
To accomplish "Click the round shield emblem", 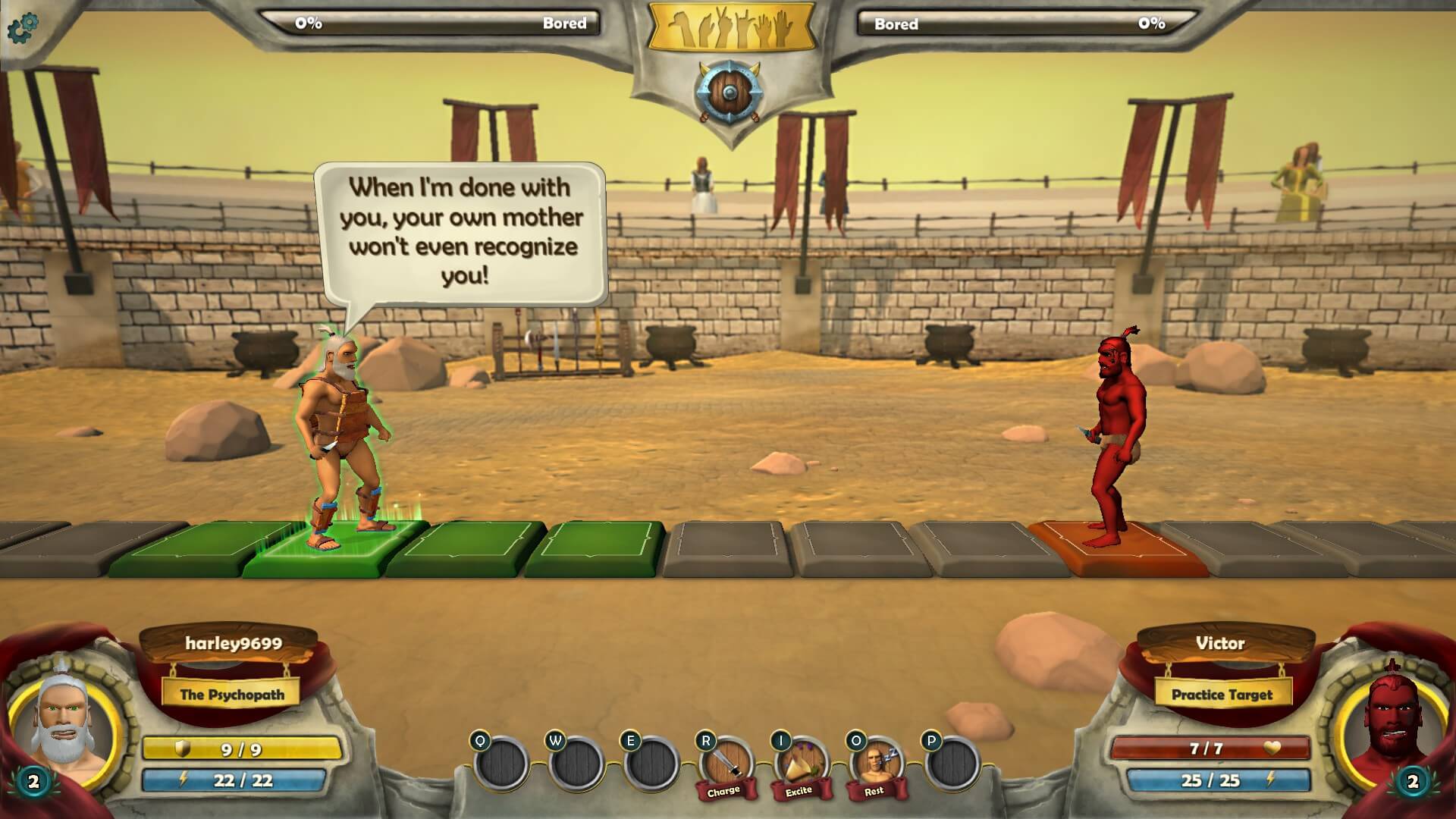I will point(729,93).
